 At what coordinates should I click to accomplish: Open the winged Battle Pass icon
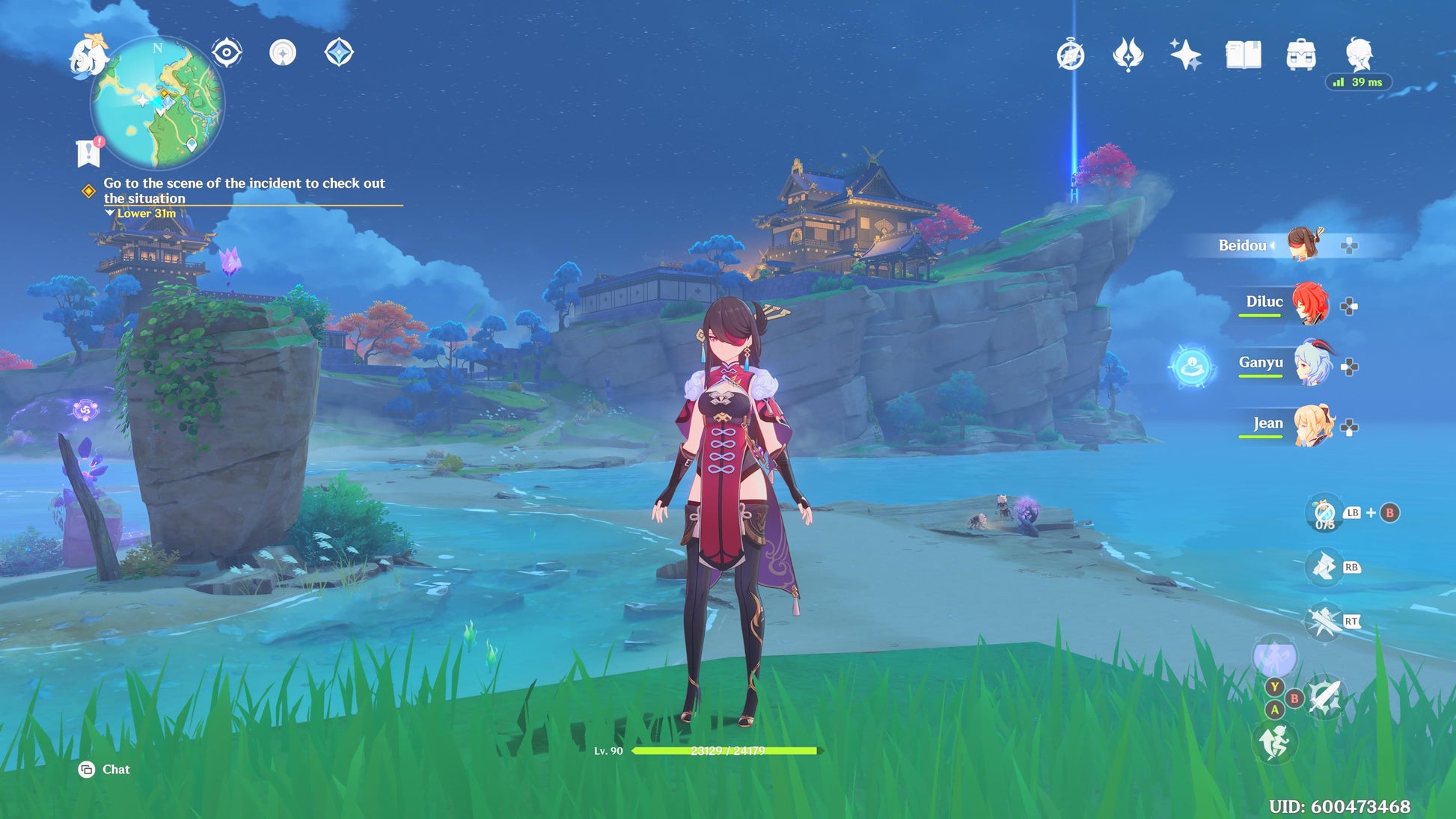(x=1128, y=55)
